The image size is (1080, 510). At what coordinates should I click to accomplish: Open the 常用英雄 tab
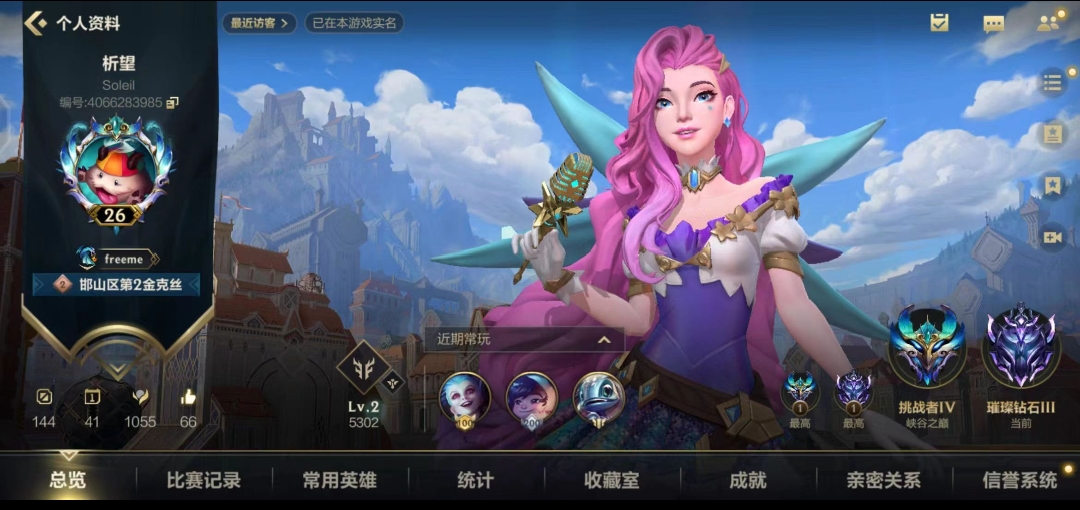click(x=339, y=480)
